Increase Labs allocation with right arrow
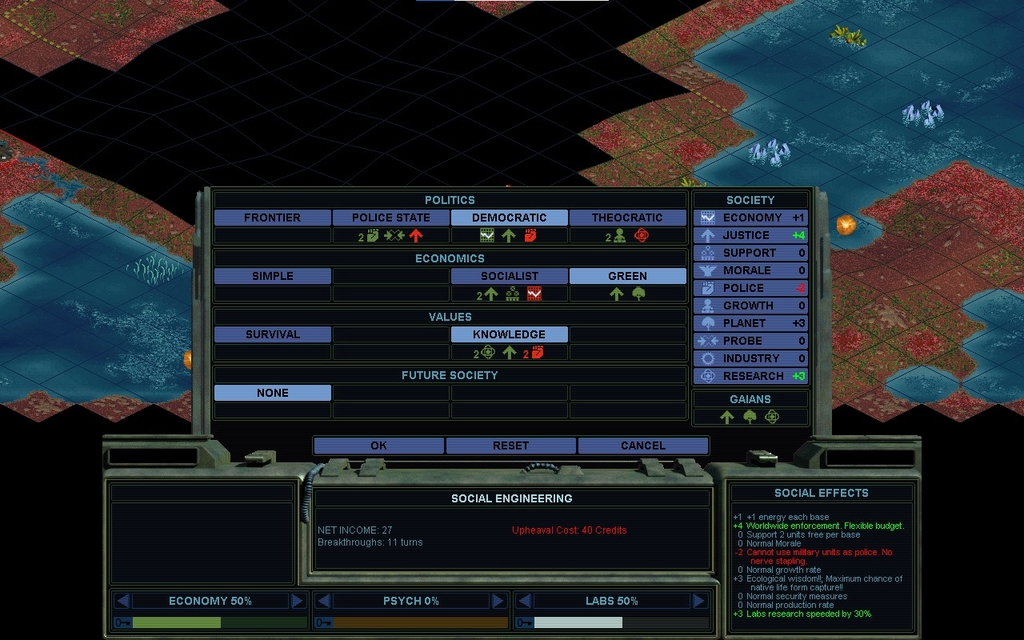This screenshot has width=1024, height=640. [698, 601]
